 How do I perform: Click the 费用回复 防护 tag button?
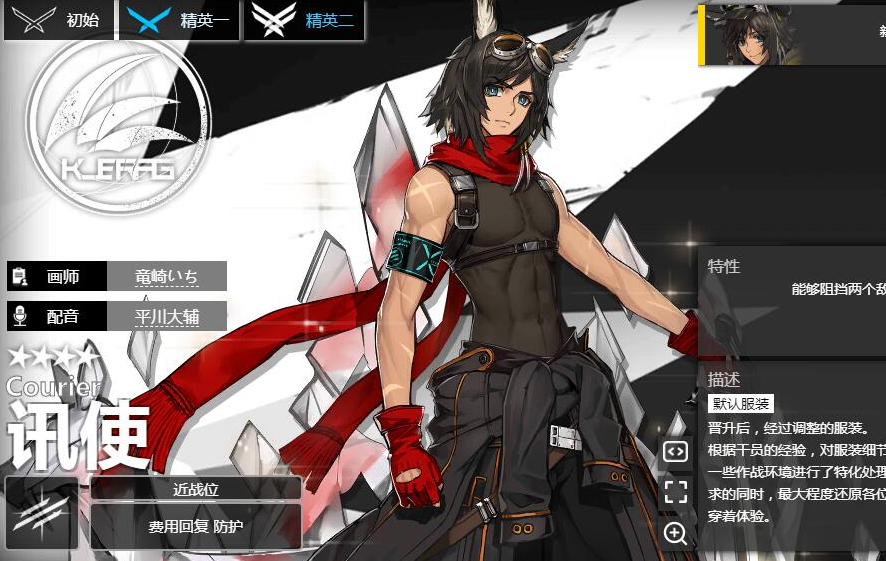196,526
